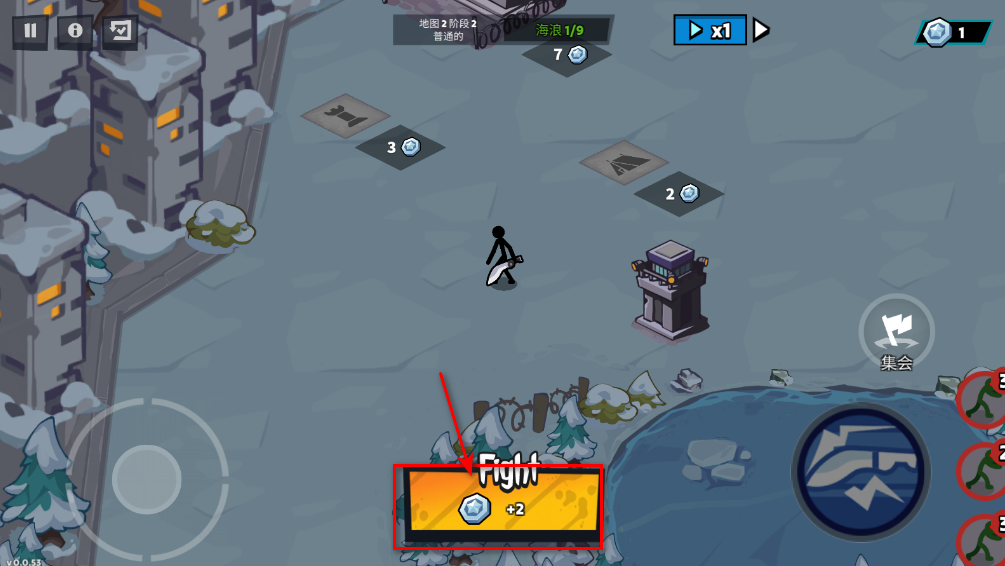Screen dimensions: 1005x566
Task: Open the info panel icon
Action: [x=75, y=31]
